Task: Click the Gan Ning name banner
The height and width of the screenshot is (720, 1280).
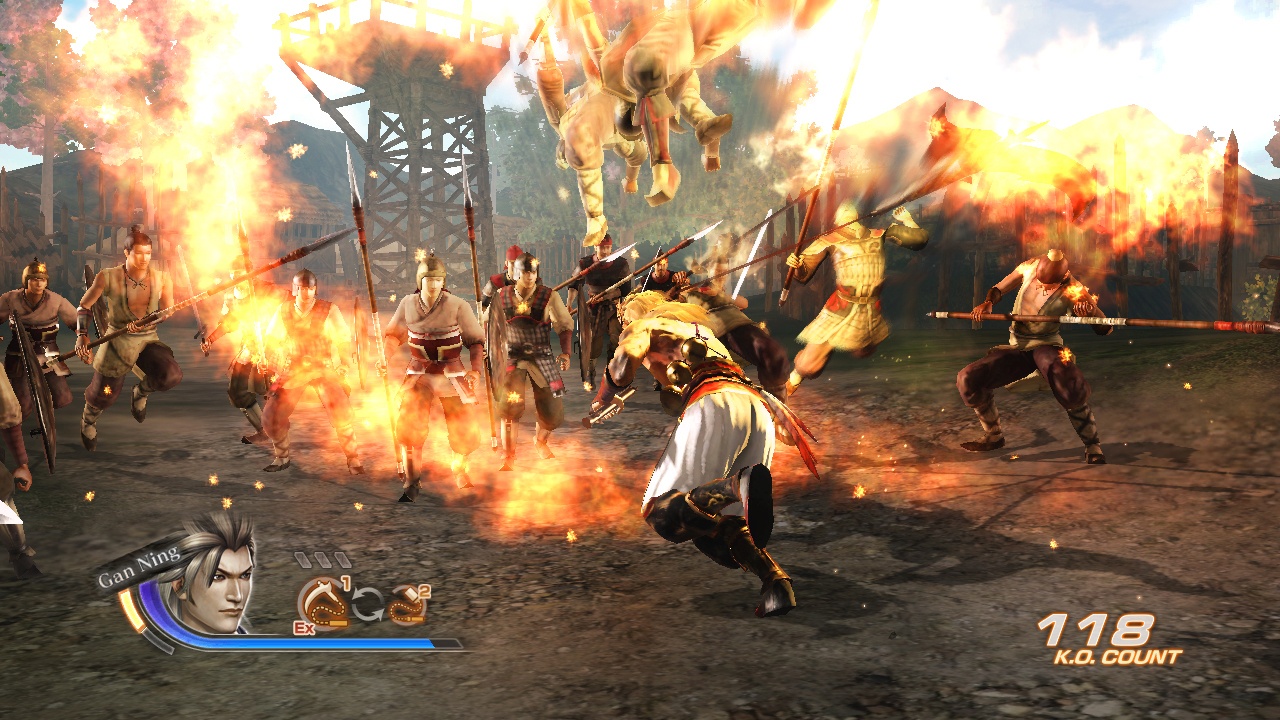Action: (x=139, y=566)
